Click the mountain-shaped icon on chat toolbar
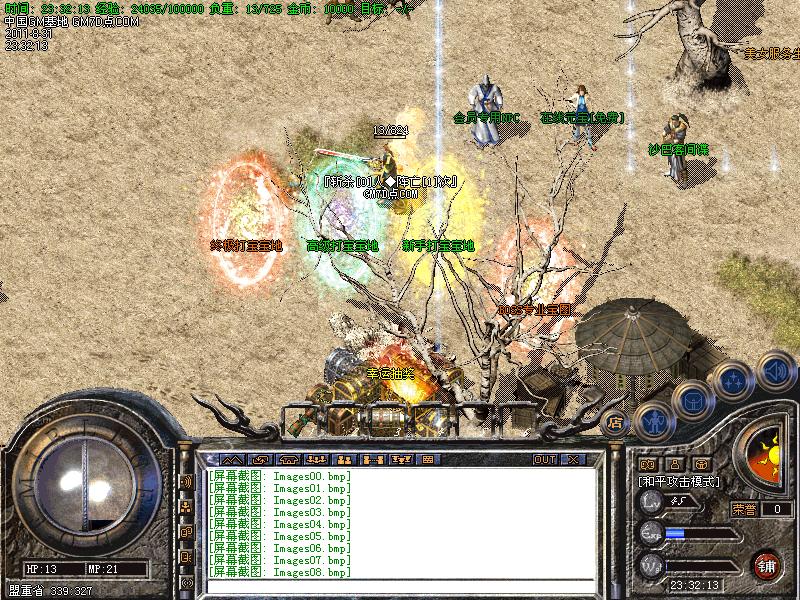Image resolution: width=800 pixels, height=600 pixels. pos(232,459)
